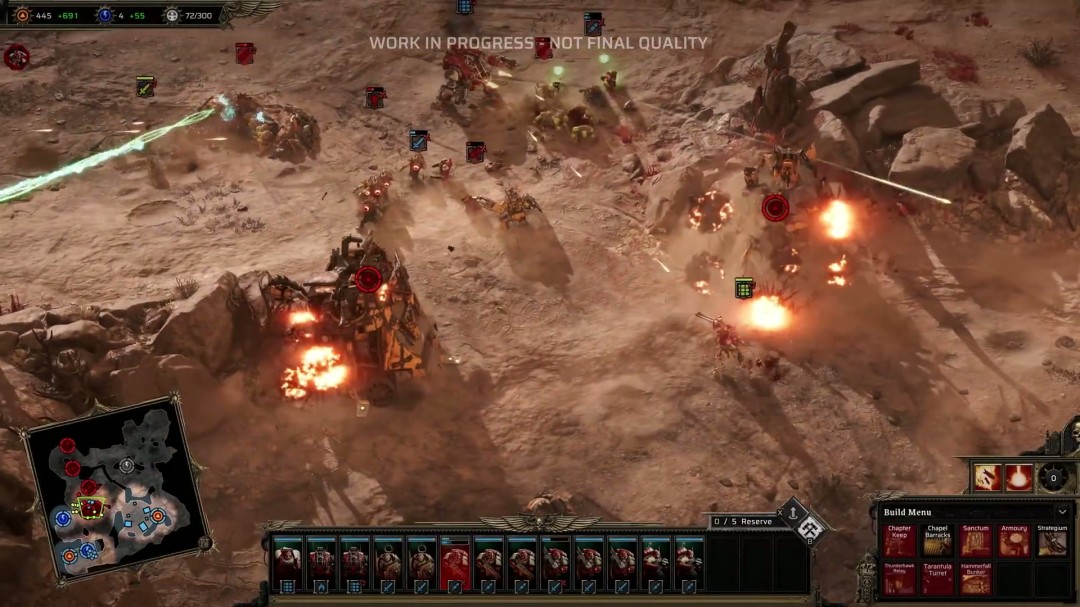1080x607 pixels.
Task: Choose the Hammerfall Bunker
Action: pos(975,580)
